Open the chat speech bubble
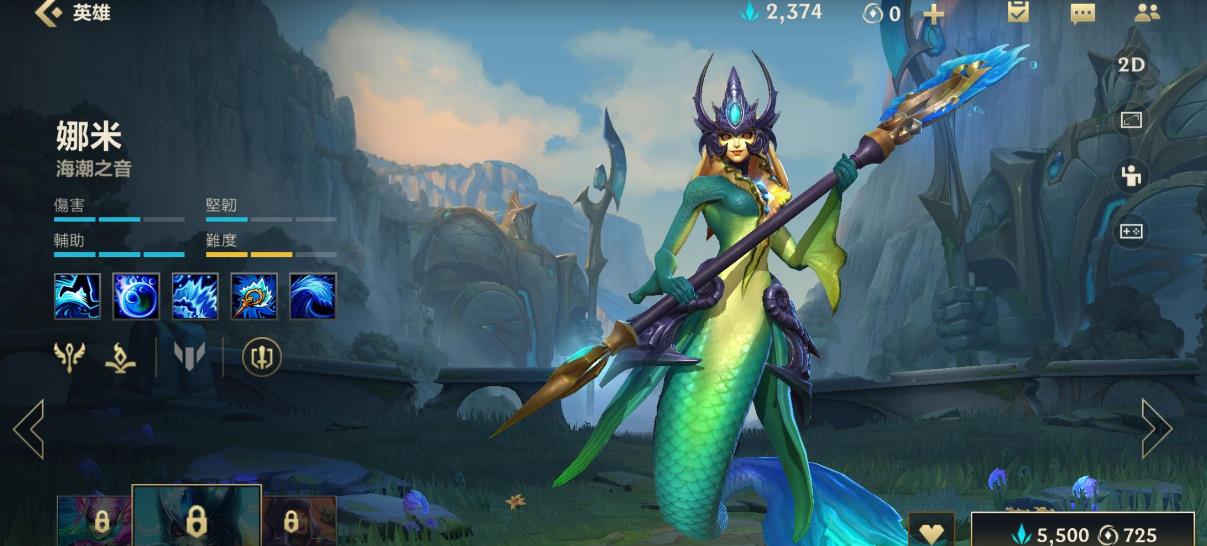This screenshot has width=1207, height=546. coord(1082,13)
